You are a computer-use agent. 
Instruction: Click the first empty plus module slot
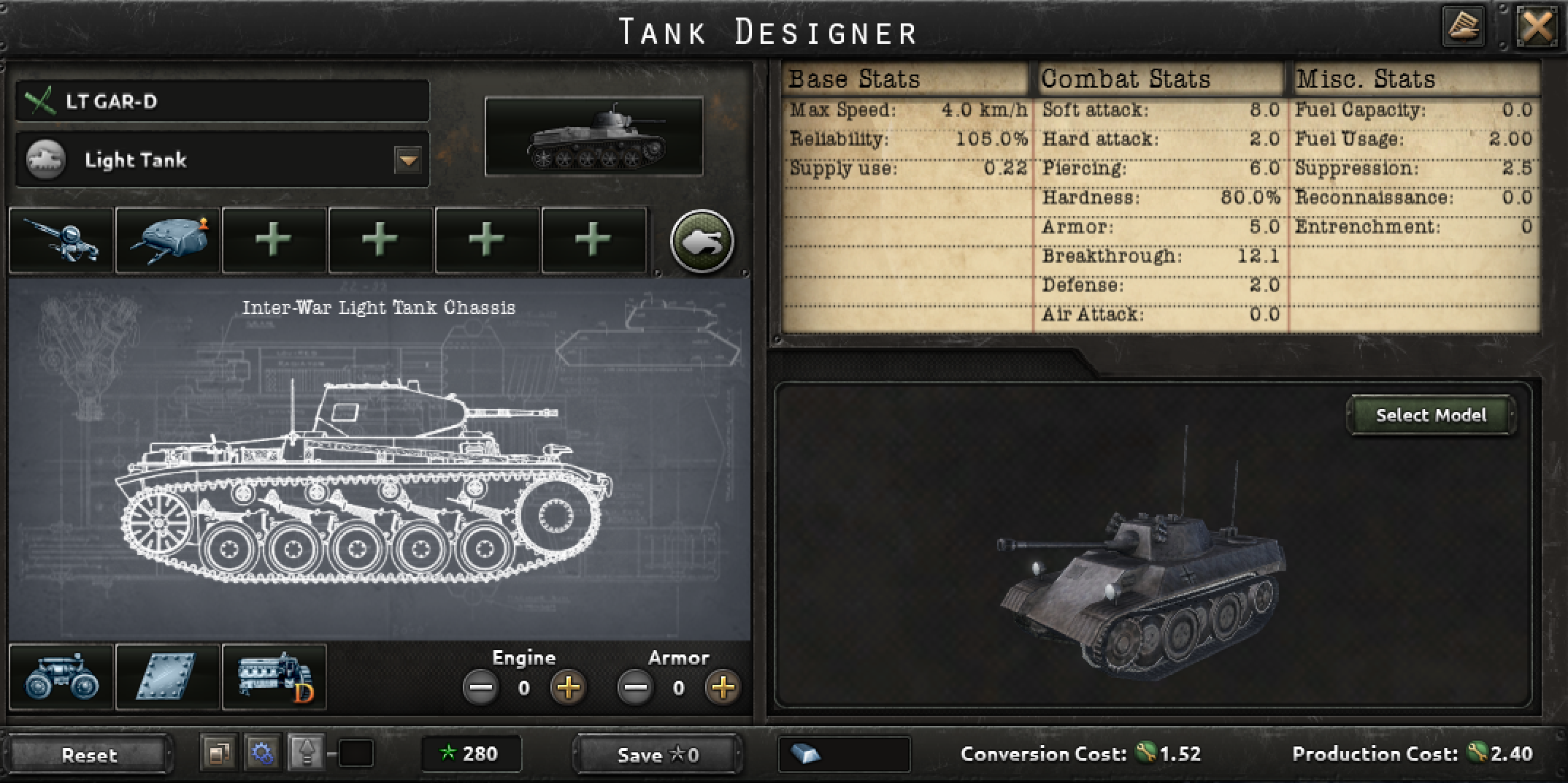point(272,241)
